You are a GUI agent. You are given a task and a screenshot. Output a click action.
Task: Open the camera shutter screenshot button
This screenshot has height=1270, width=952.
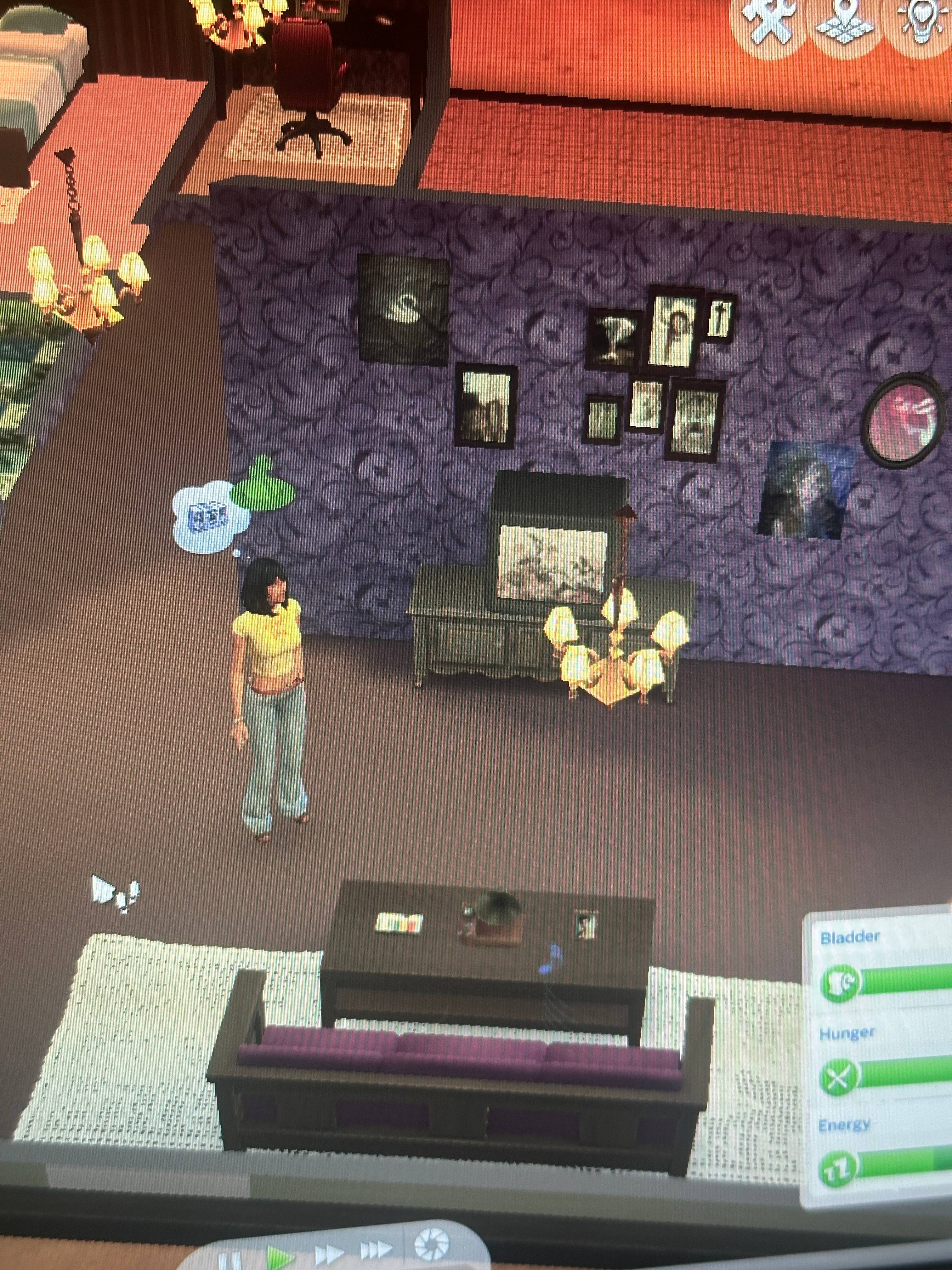pos(432,1245)
